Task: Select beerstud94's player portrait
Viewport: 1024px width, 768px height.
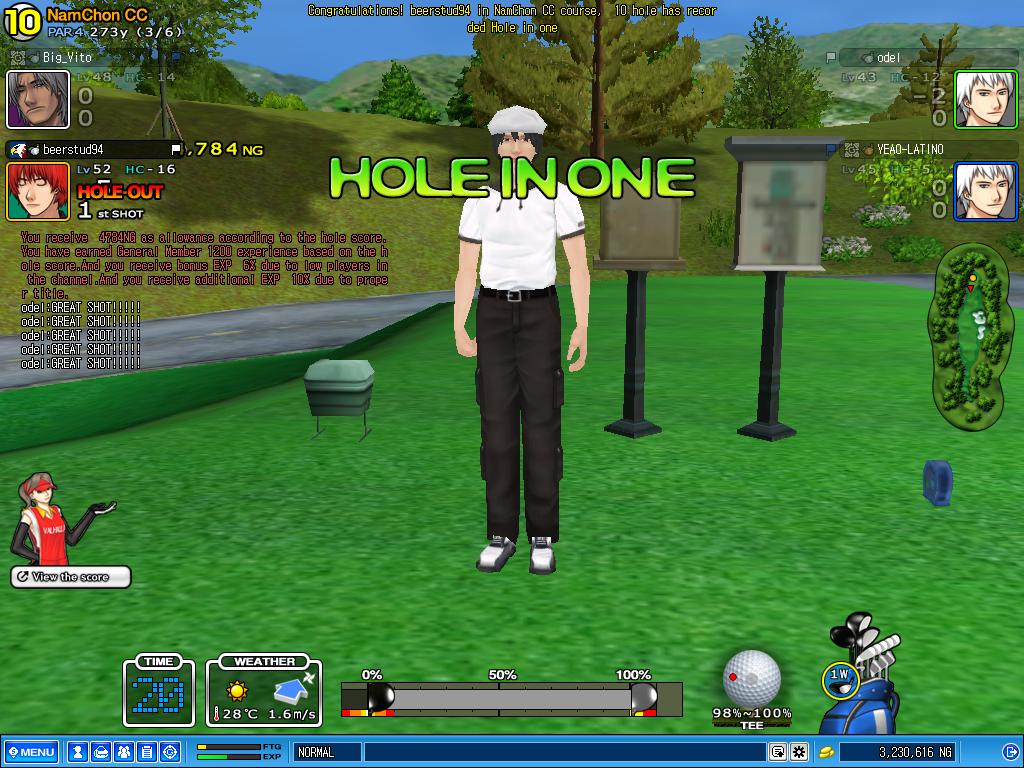Action: click(38, 191)
